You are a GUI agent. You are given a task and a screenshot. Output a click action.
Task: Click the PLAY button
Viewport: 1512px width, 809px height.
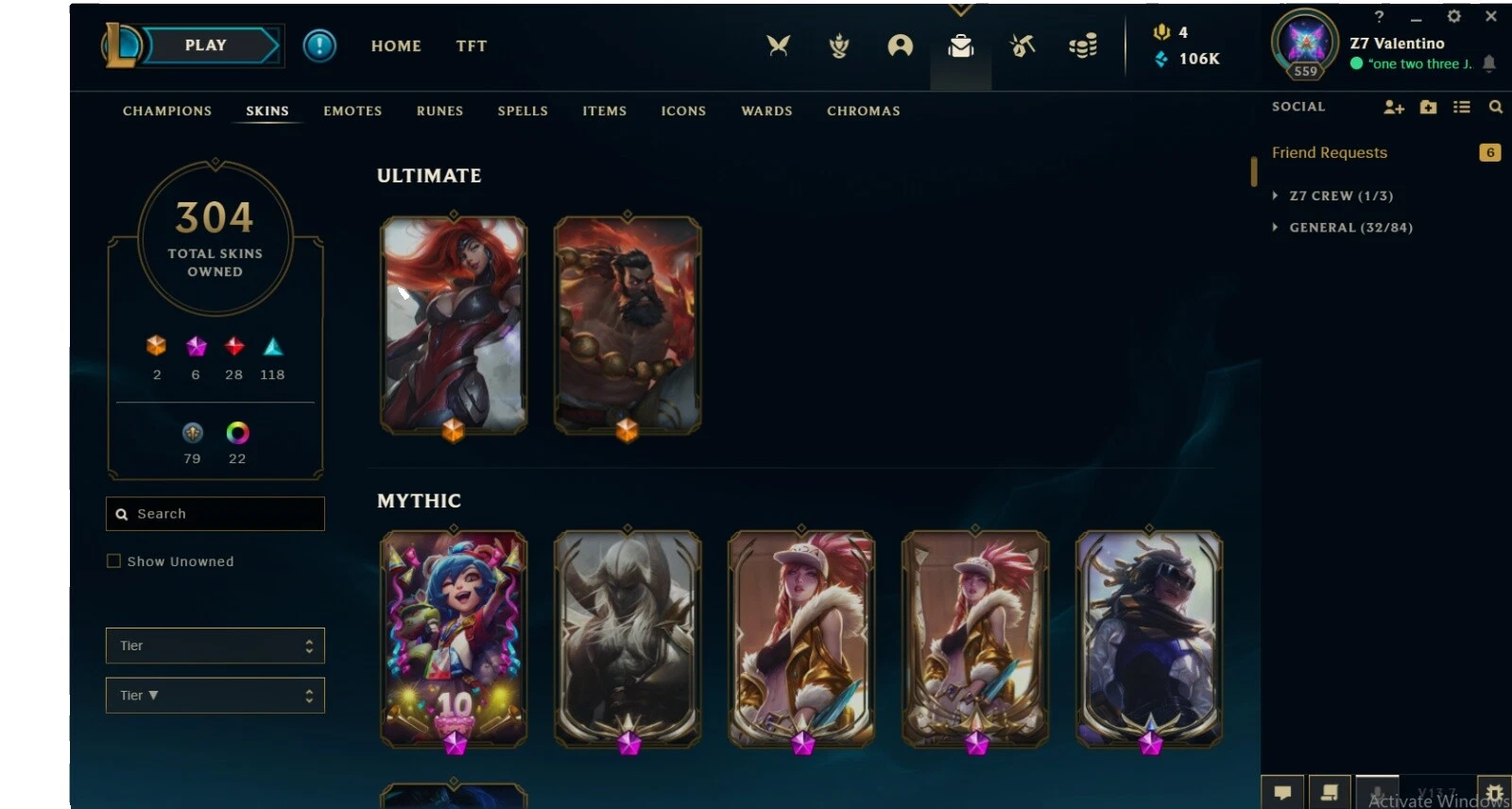pos(204,44)
